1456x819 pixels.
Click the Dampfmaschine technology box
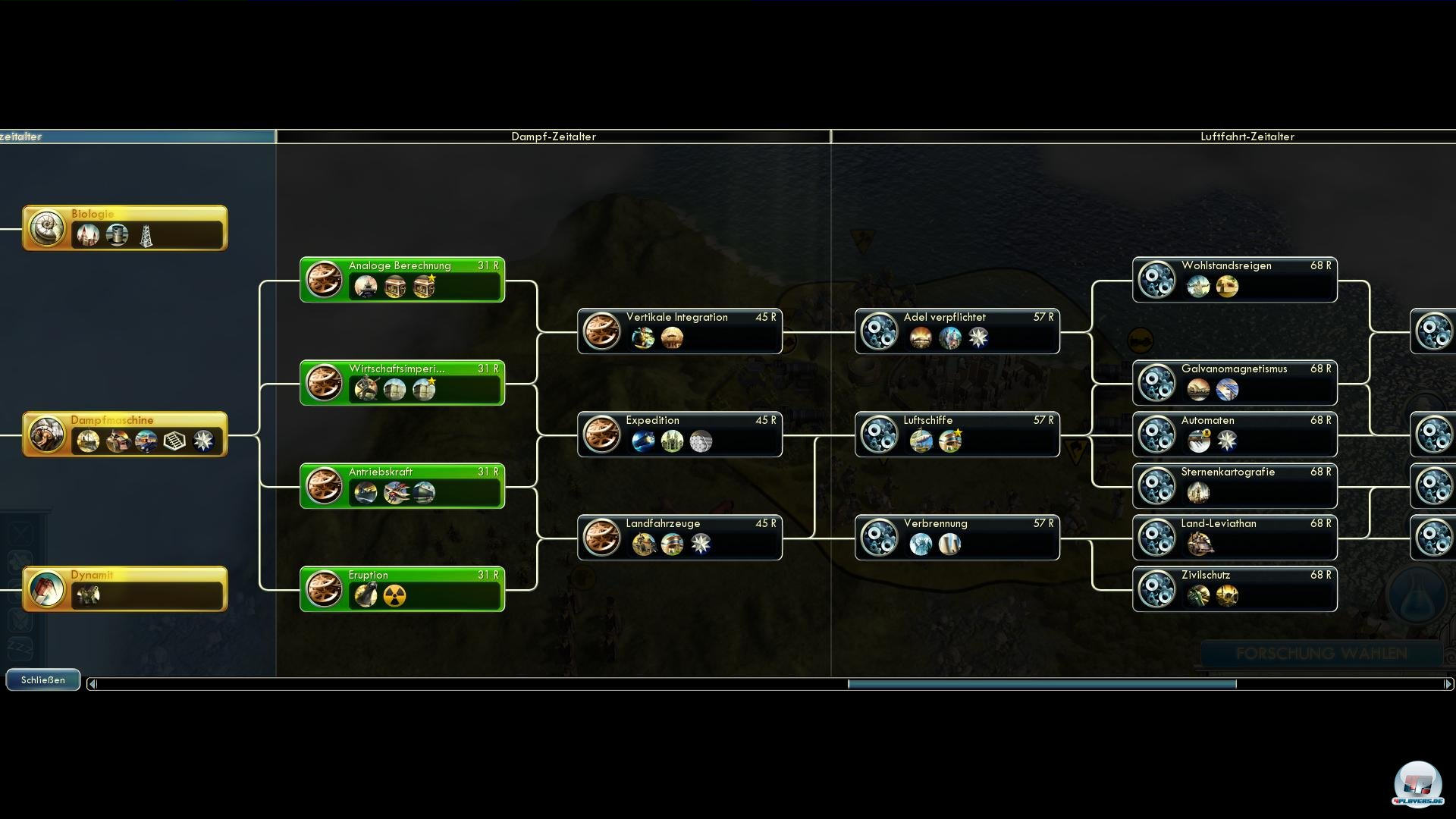[x=124, y=435]
